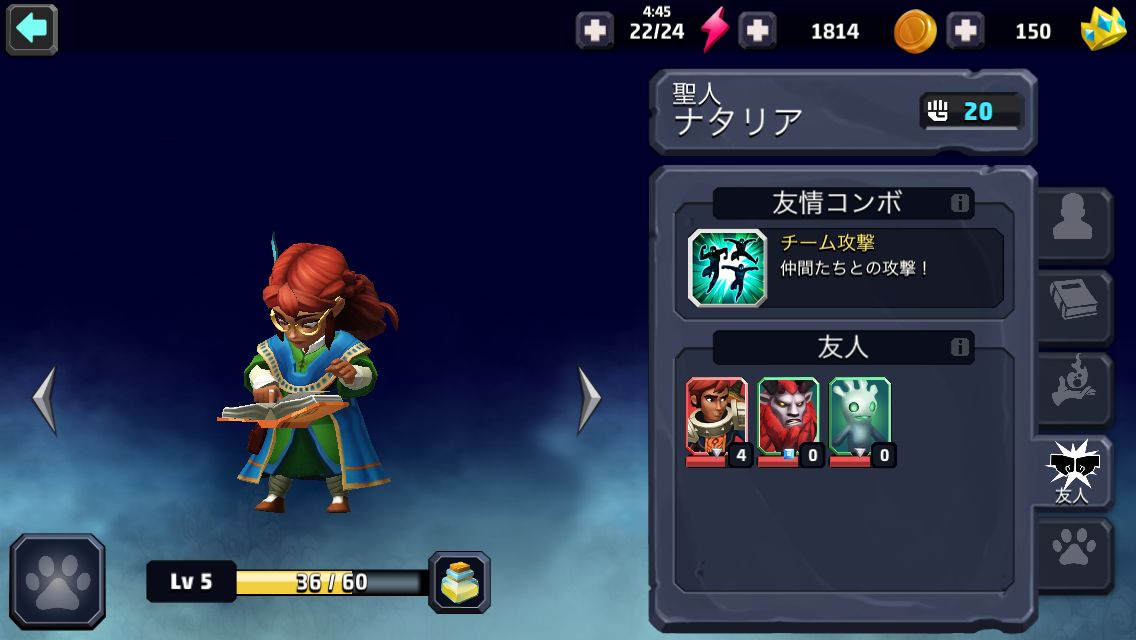Show the previous hero with left arrow

coord(44,400)
